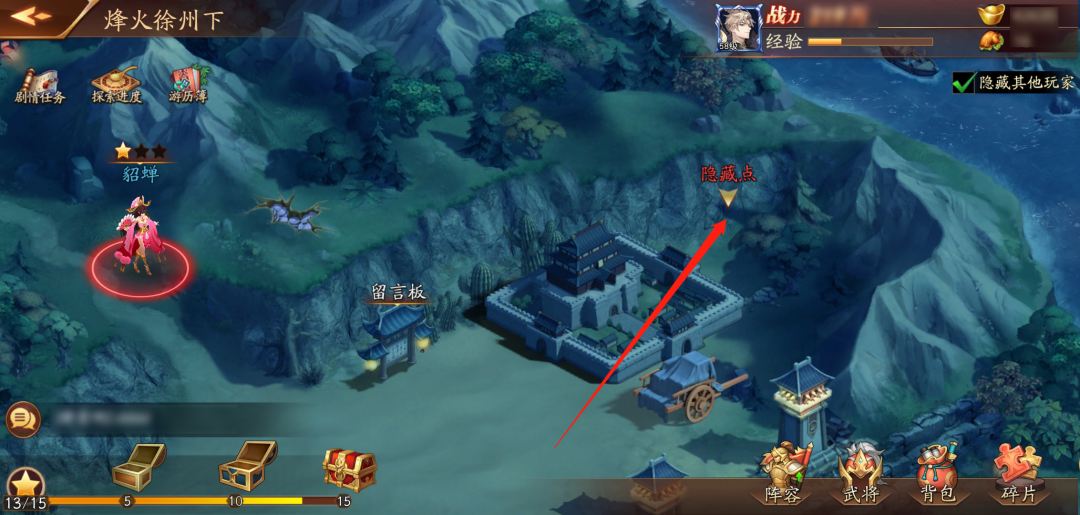
Task: Open the 剧情任务 story quest icon
Action: click(x=39, y=84)
